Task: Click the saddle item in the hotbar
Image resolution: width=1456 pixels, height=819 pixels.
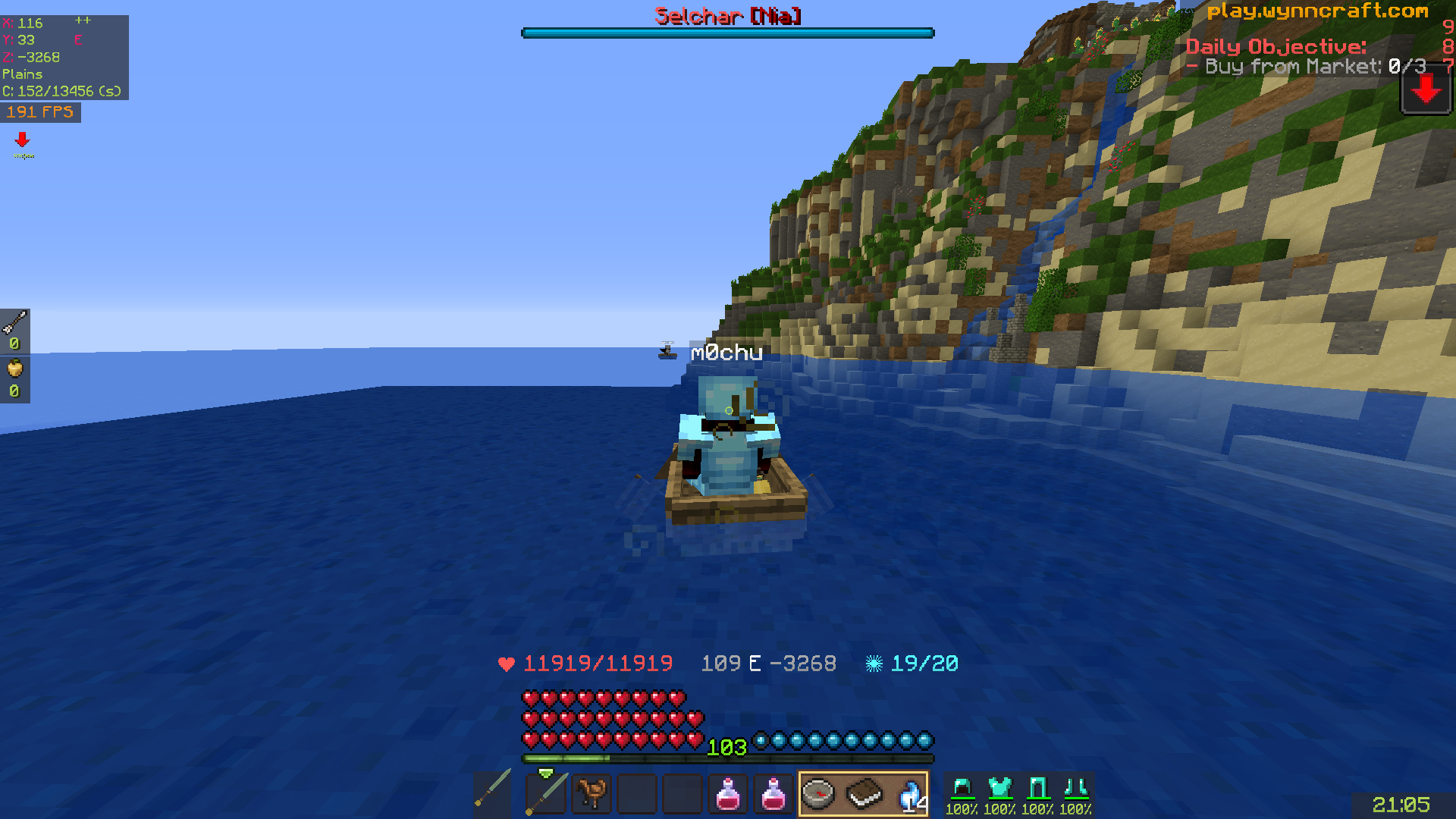Action: click(x=591, y=794)
